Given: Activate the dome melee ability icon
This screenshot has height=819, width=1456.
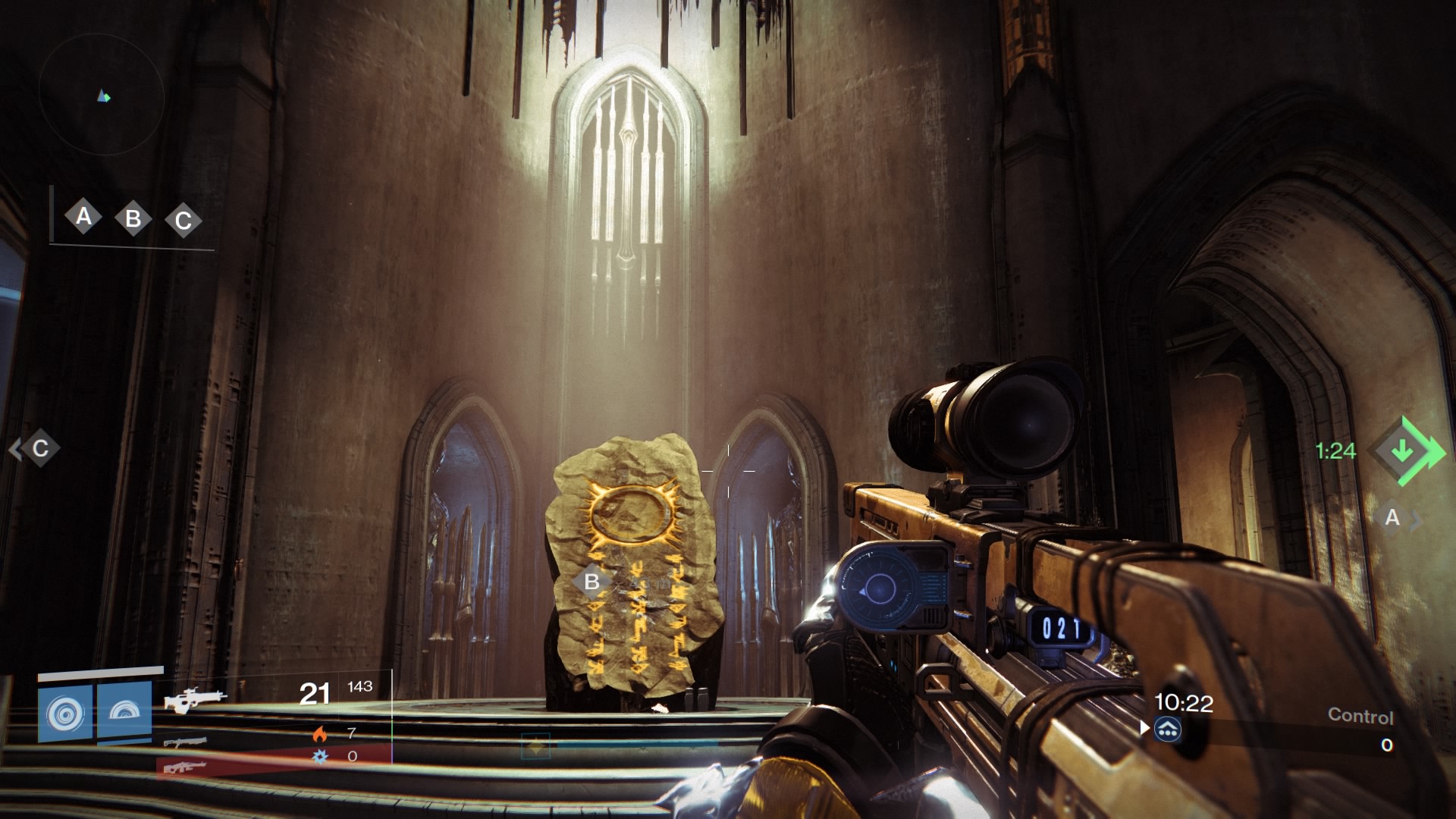Looking at the screenshot, I should 124,711.
